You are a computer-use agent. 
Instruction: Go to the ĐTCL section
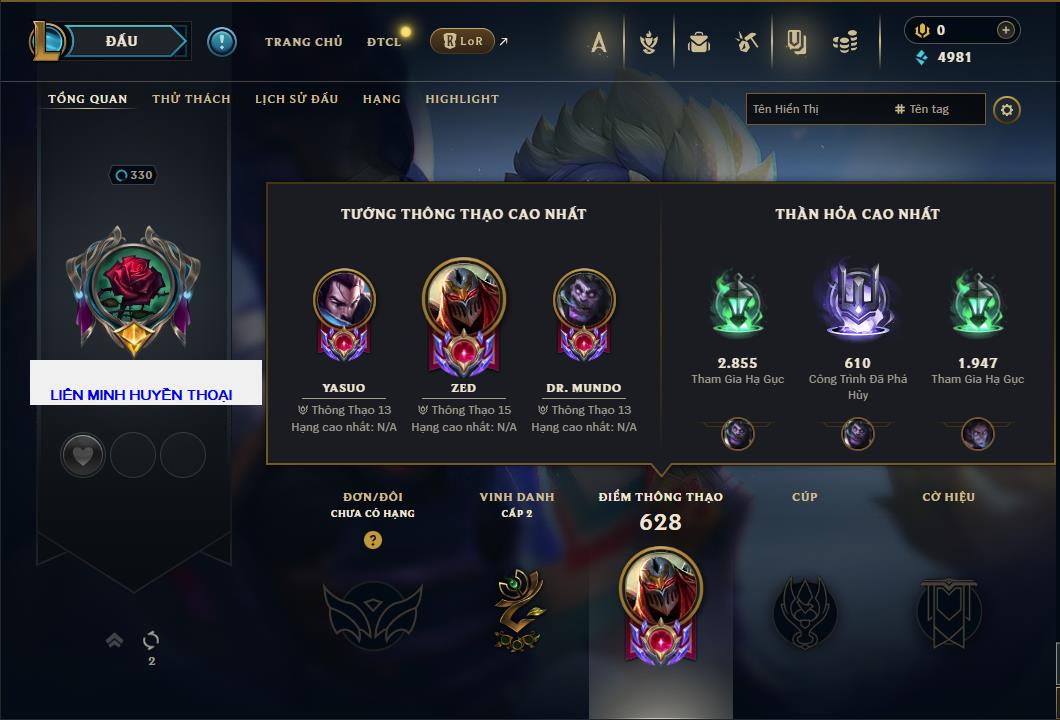pyautogui.click(x=383, y=42)
